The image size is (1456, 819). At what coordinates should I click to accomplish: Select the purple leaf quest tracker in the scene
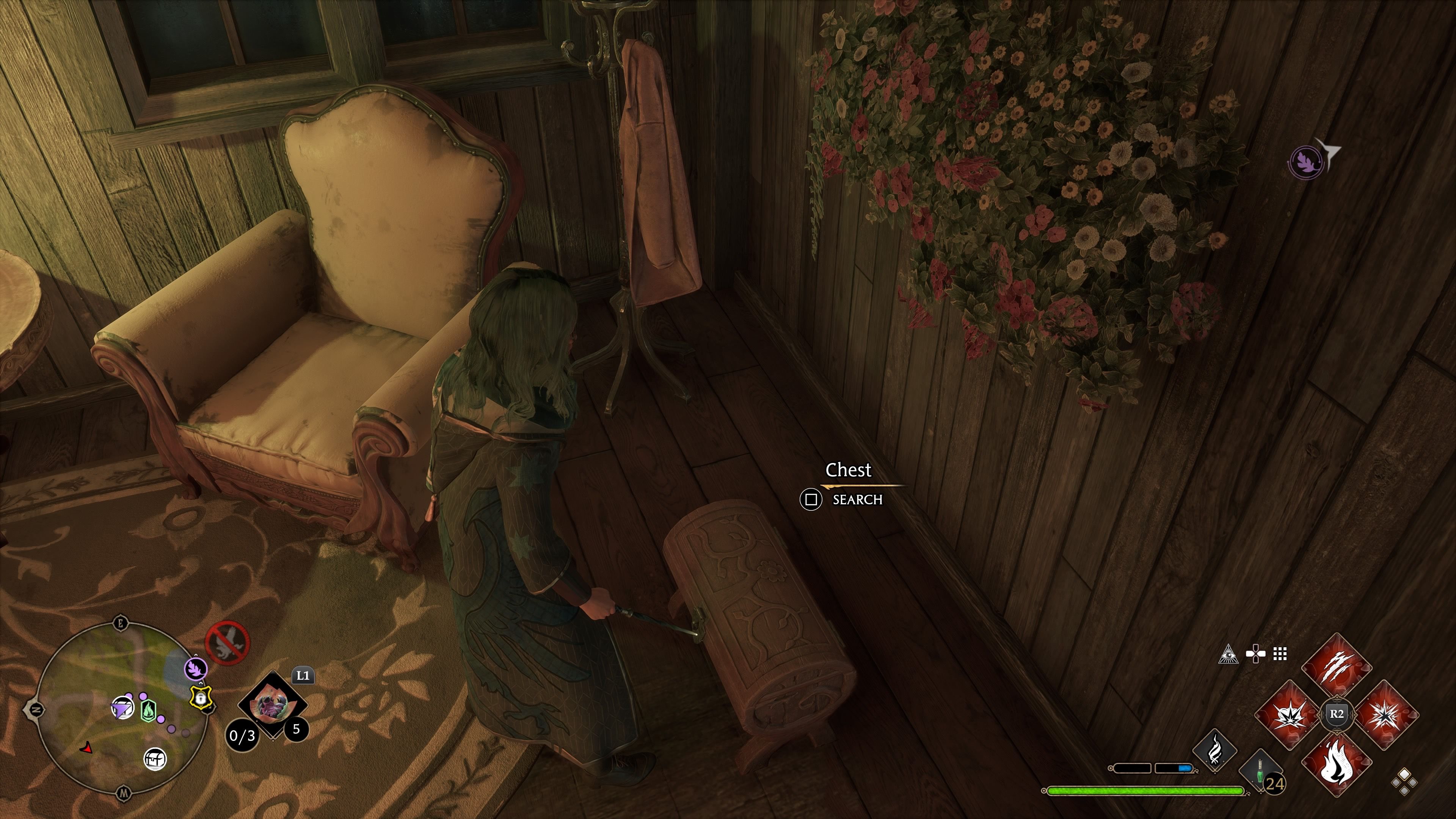point(1305,161)
